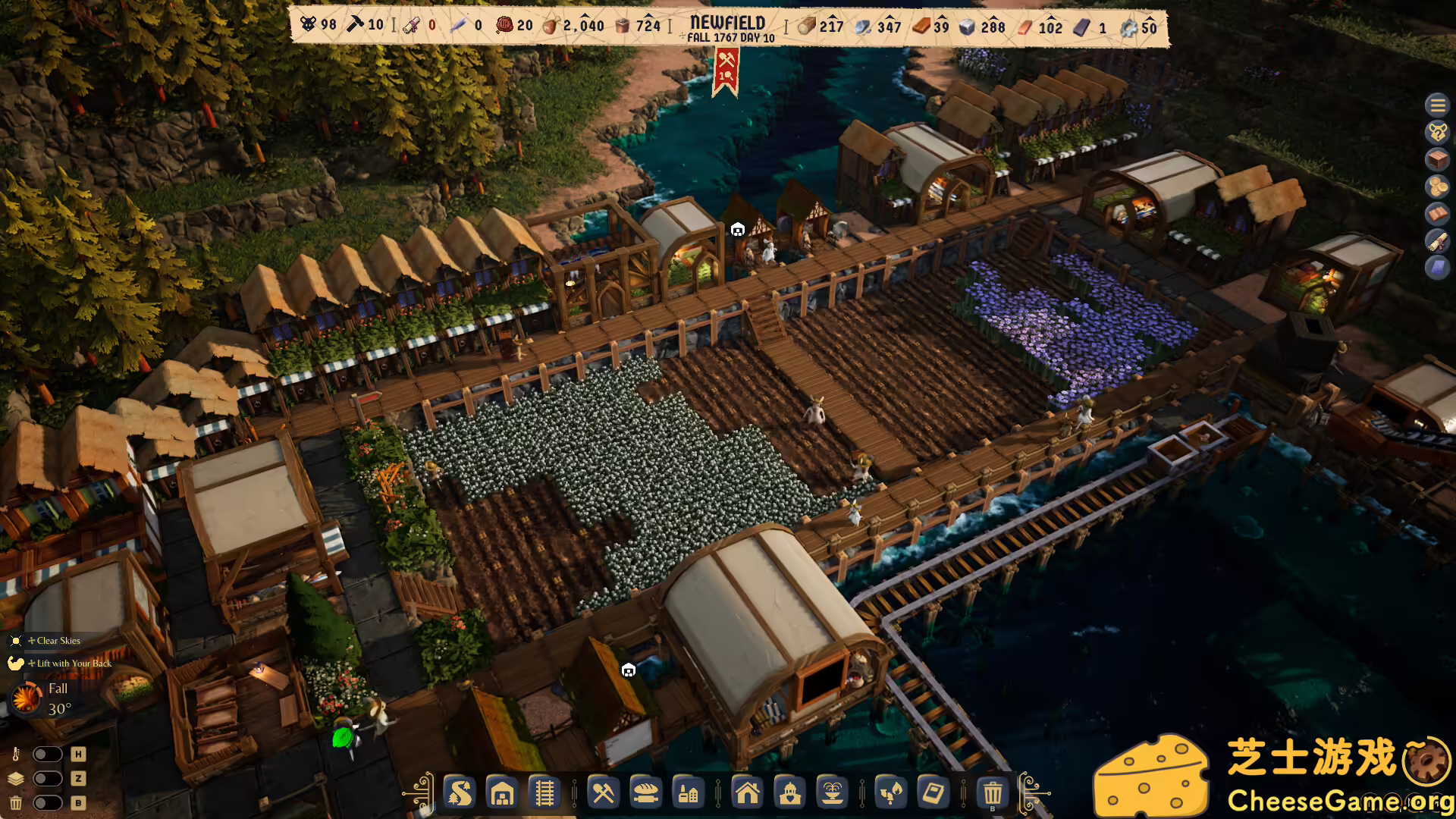Toggle the thermometer temperature overlay switch

47,755
